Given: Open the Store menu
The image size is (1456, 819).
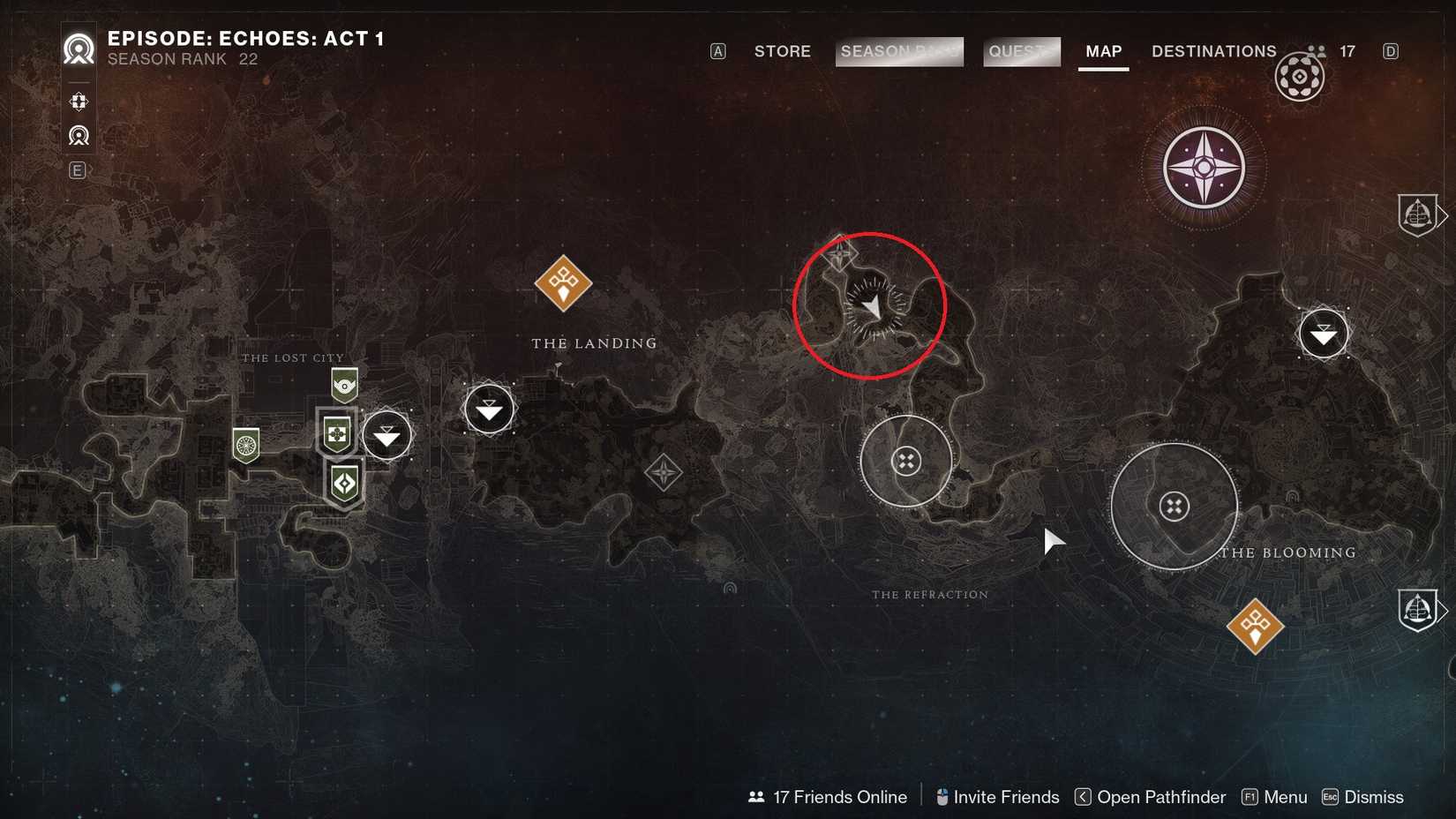Looking at the screenshot, I should (x=782, y=51).
